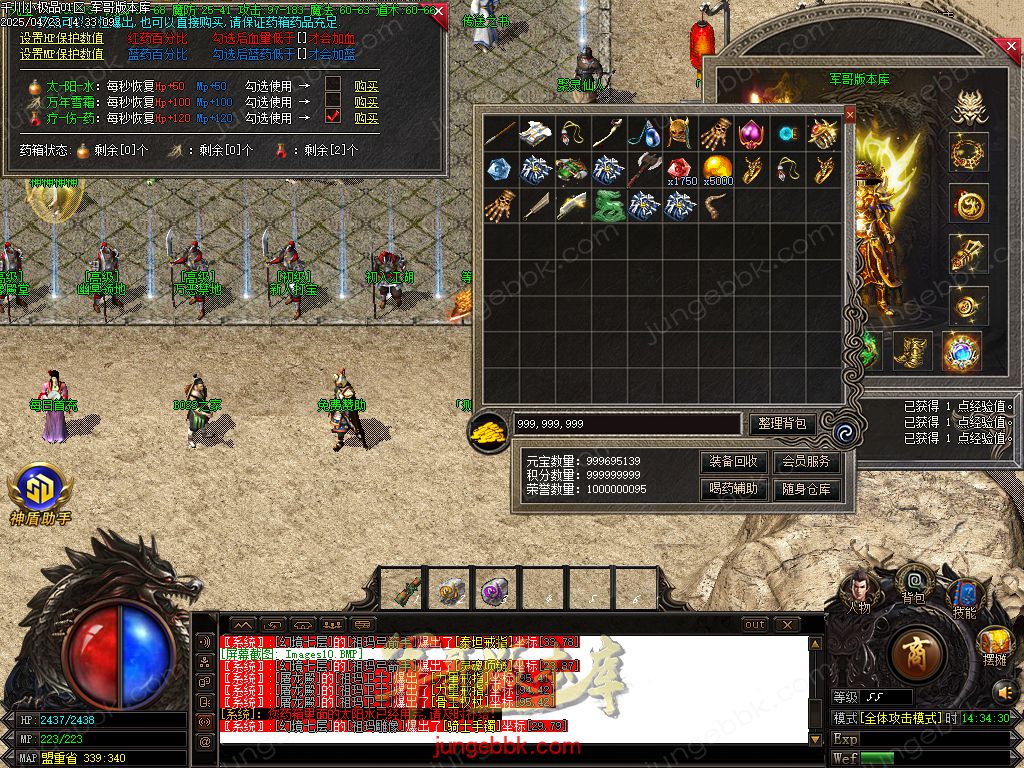This screenshot has height=768, width=1024.
Task: Close the backpack inventory window
Action: pyautogui.click(x=850, y=115)
